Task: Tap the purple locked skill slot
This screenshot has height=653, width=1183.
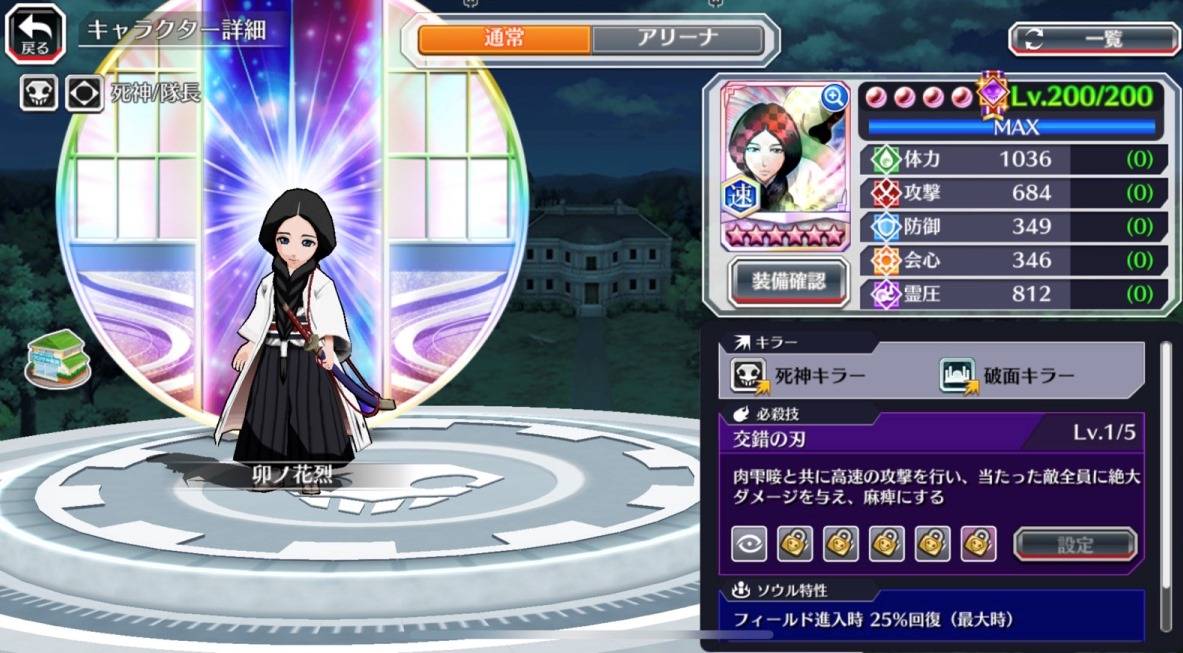Action: (x=977, y=544)
